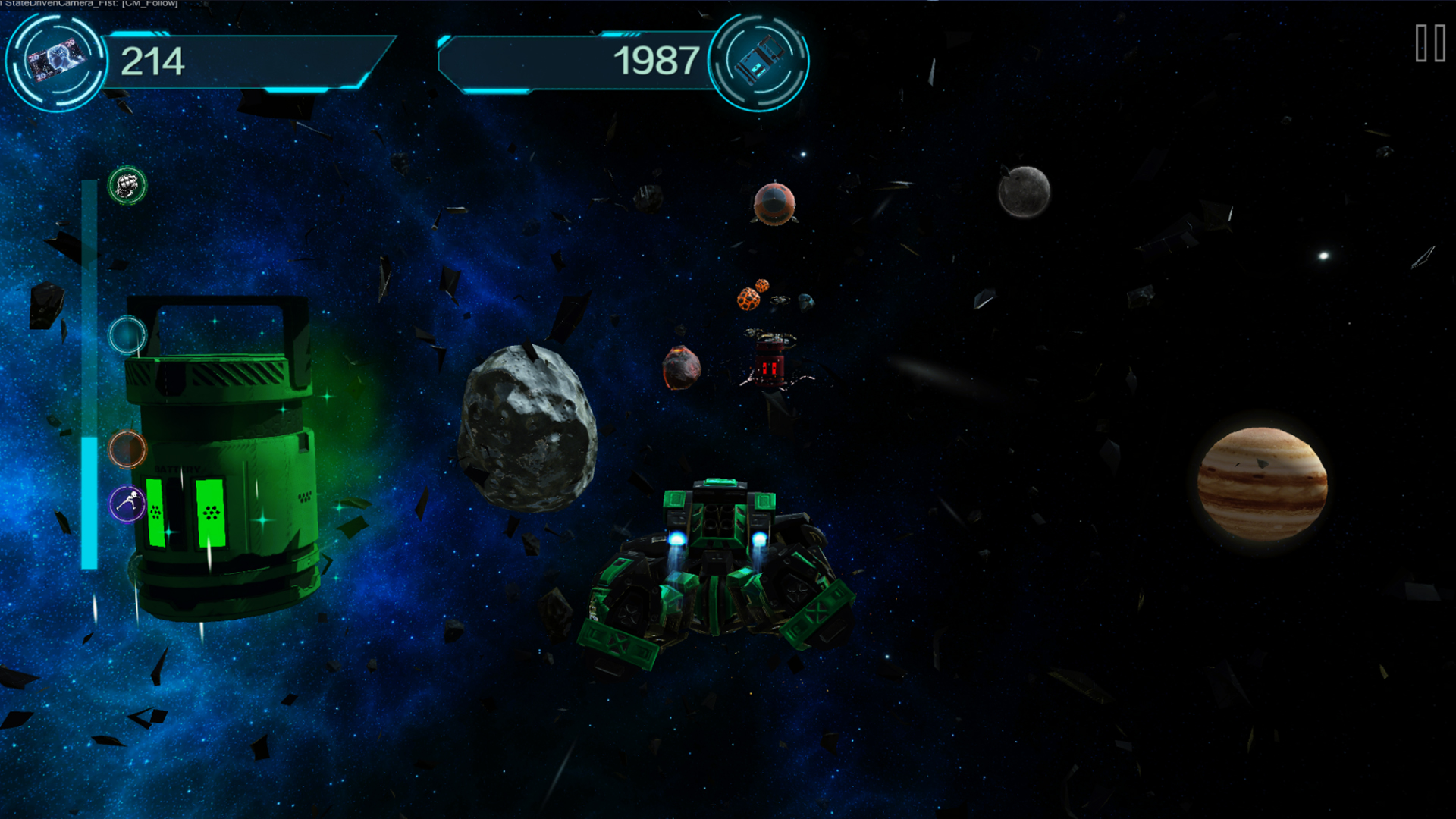Pause the game with the pause button
Screen dimensions: 1456x819
click(x=1430, y=43)
